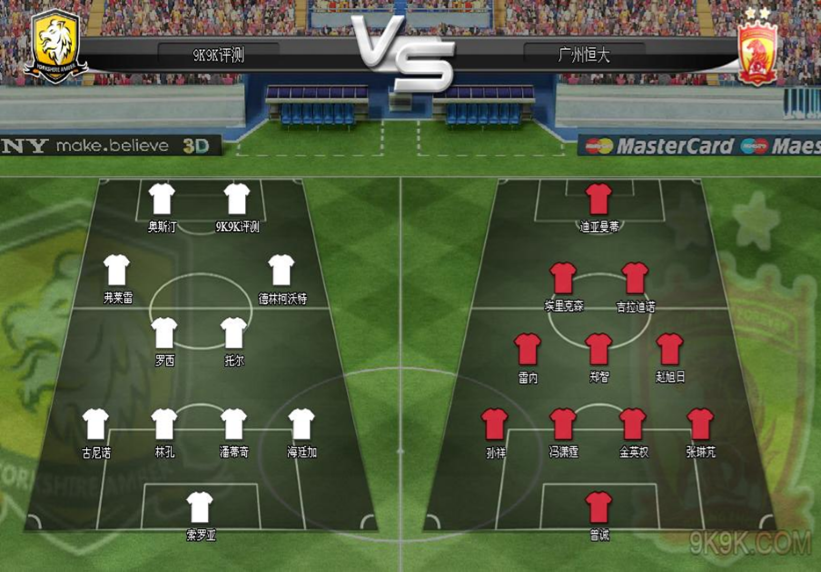821x572 pixels.
Task: Open the 广州恒大 red club crest
Action: pos(767,50)
